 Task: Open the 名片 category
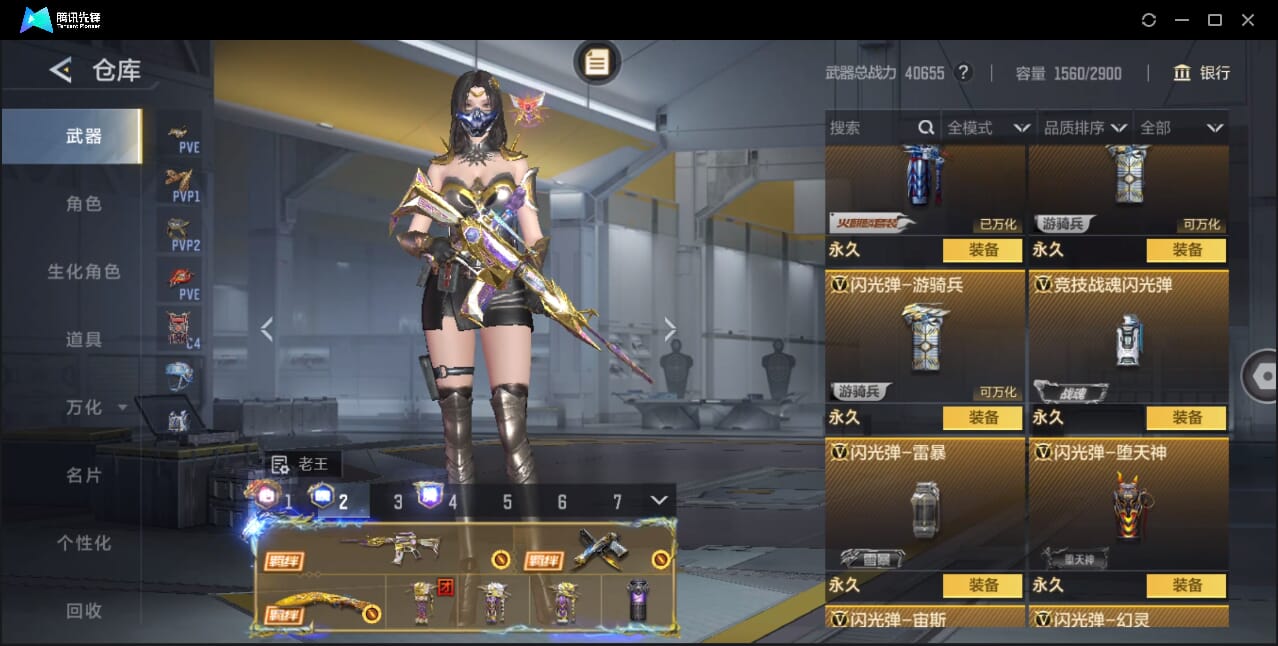click(84, 476)
